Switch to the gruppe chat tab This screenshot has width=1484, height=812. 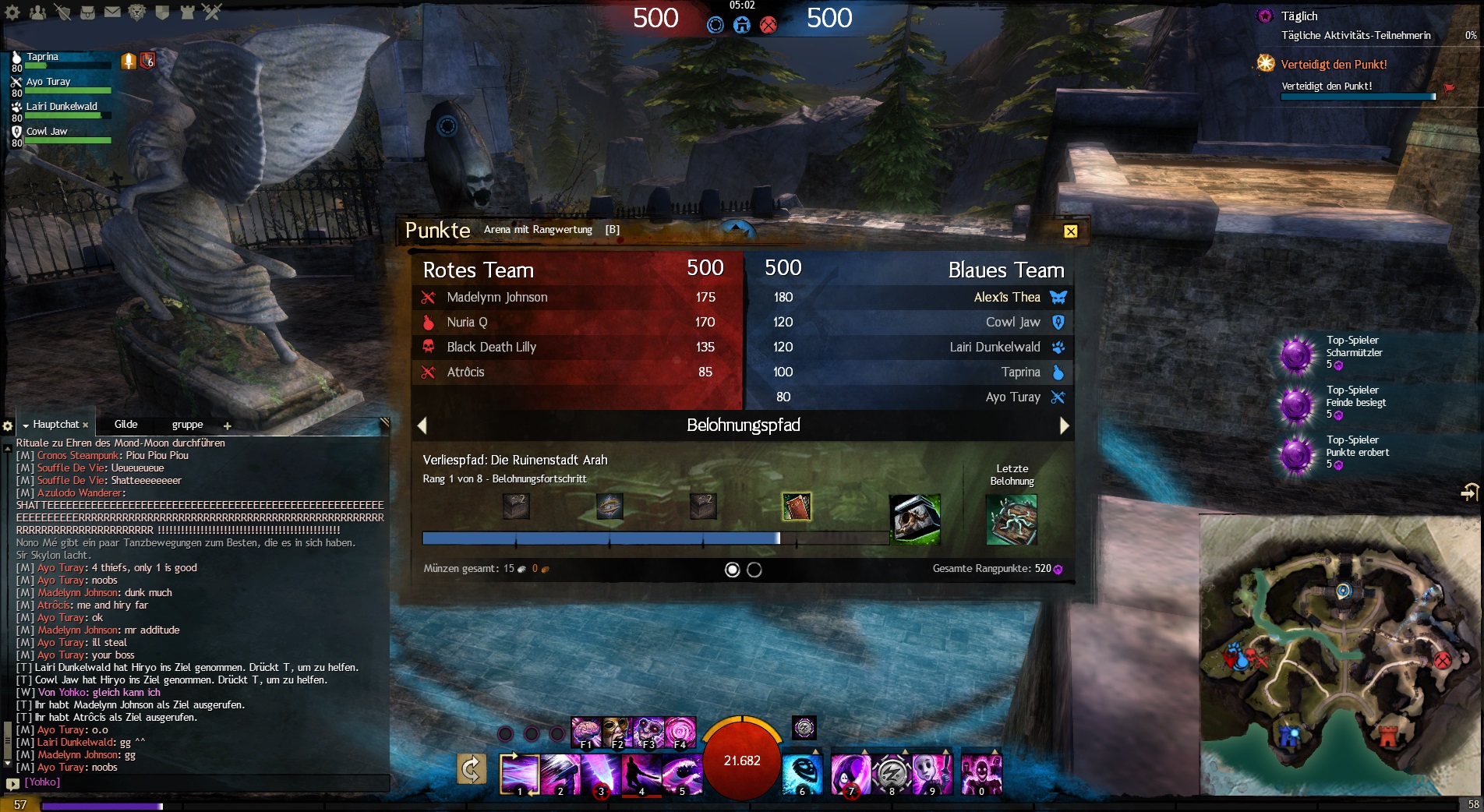point(187,425)
